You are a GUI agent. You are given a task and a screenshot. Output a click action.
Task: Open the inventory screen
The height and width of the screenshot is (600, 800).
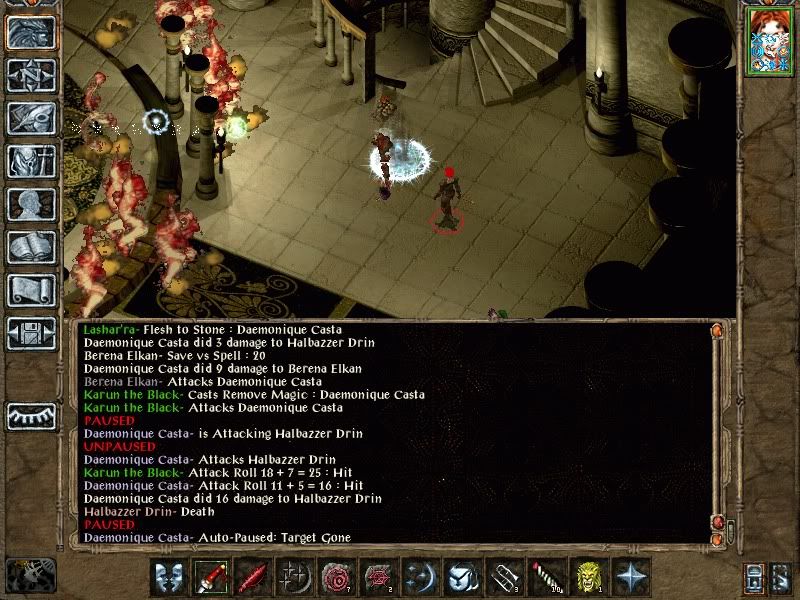tap(31, 162)
